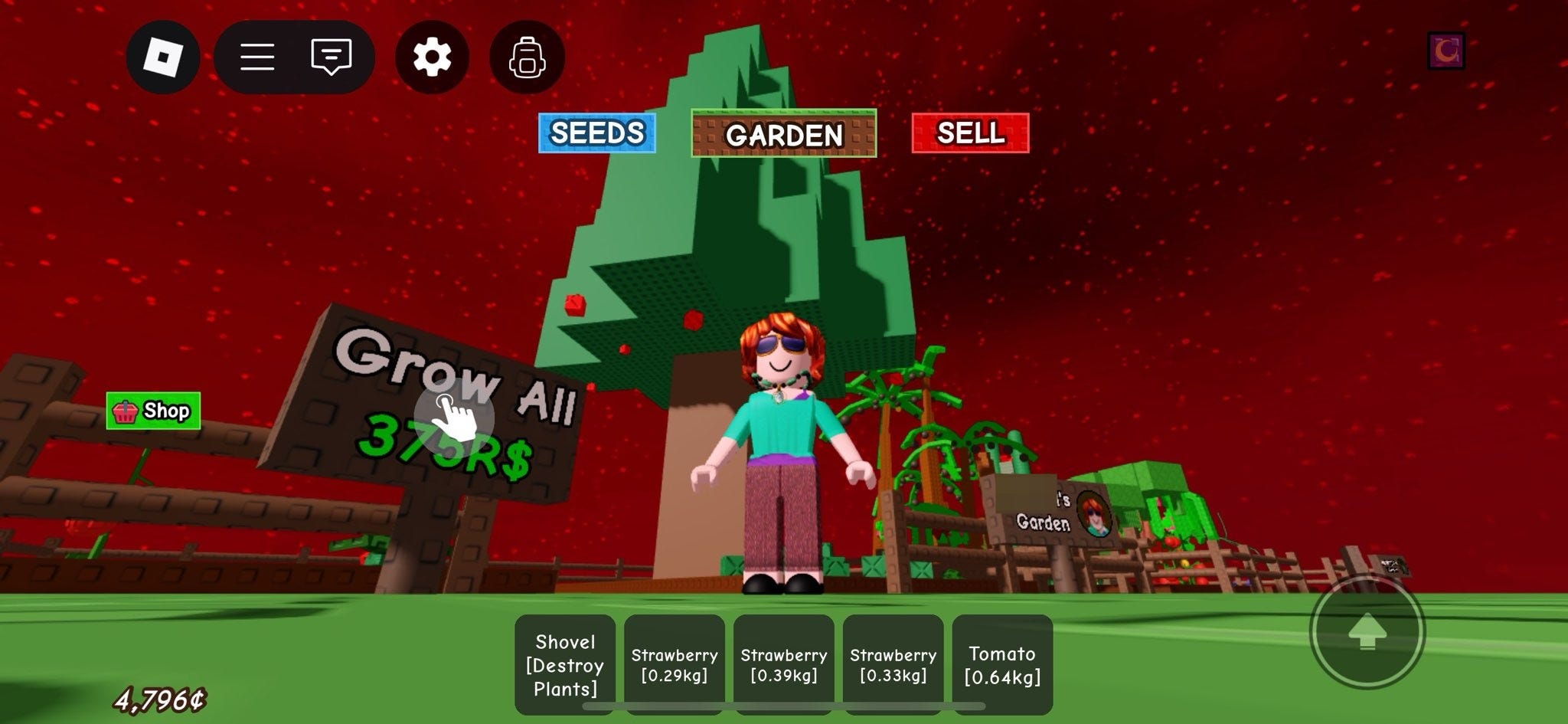The height and width of the screenshot is (724, 1568).
Task: Tap the orange icon in the top-right corner
Action: [1447, 52]
